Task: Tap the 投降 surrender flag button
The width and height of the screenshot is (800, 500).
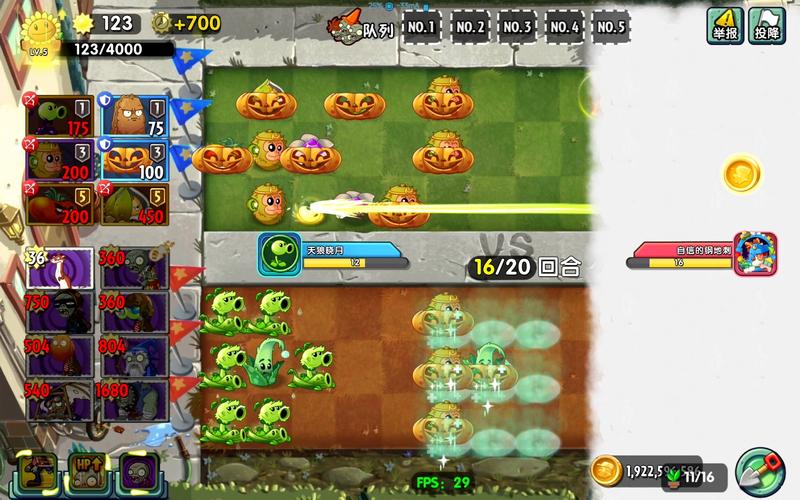Action: (767, 25)
